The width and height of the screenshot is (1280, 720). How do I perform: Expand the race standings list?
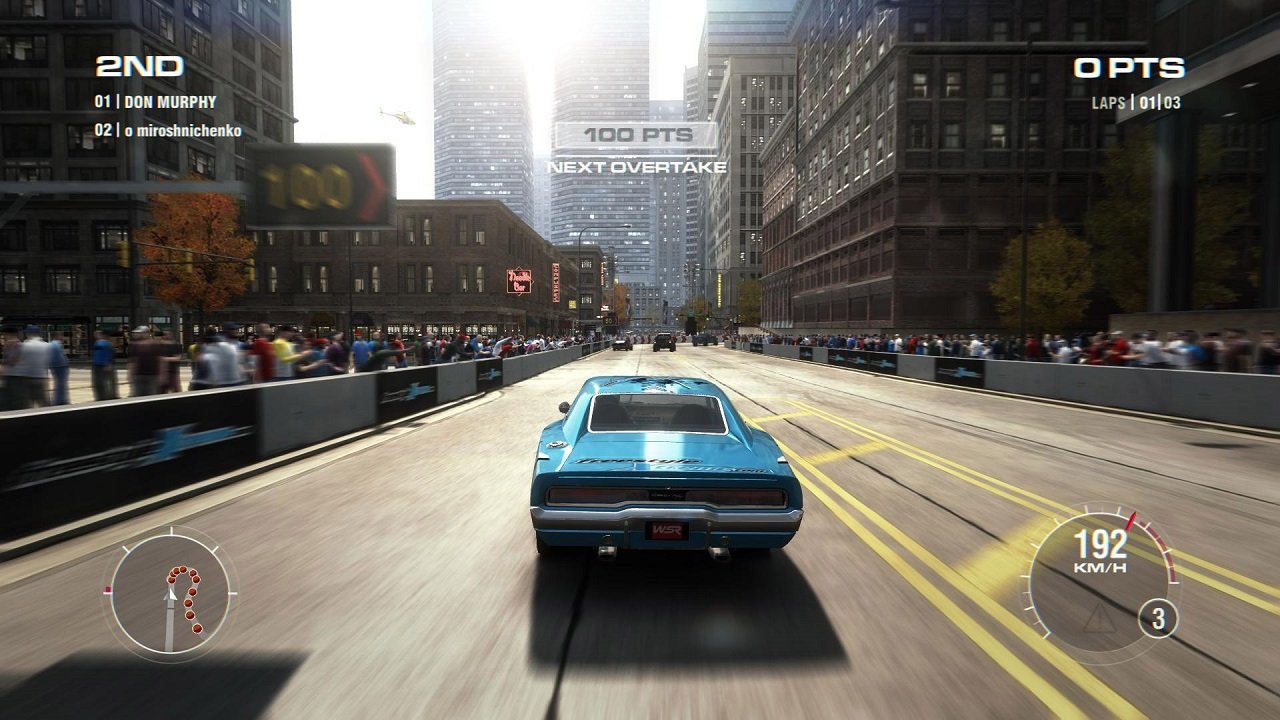[160, 115]
